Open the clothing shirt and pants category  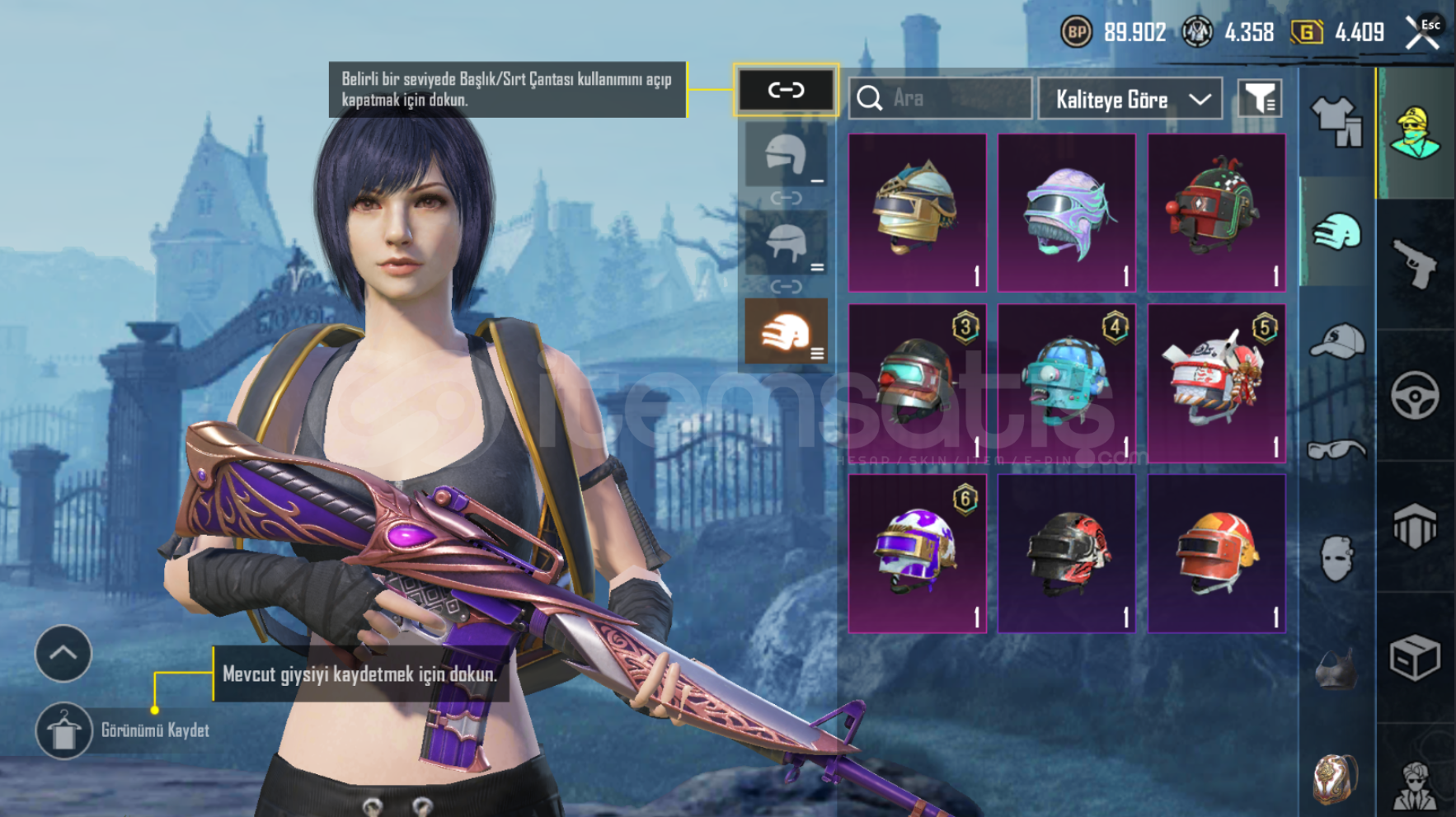pos(1336,121)
